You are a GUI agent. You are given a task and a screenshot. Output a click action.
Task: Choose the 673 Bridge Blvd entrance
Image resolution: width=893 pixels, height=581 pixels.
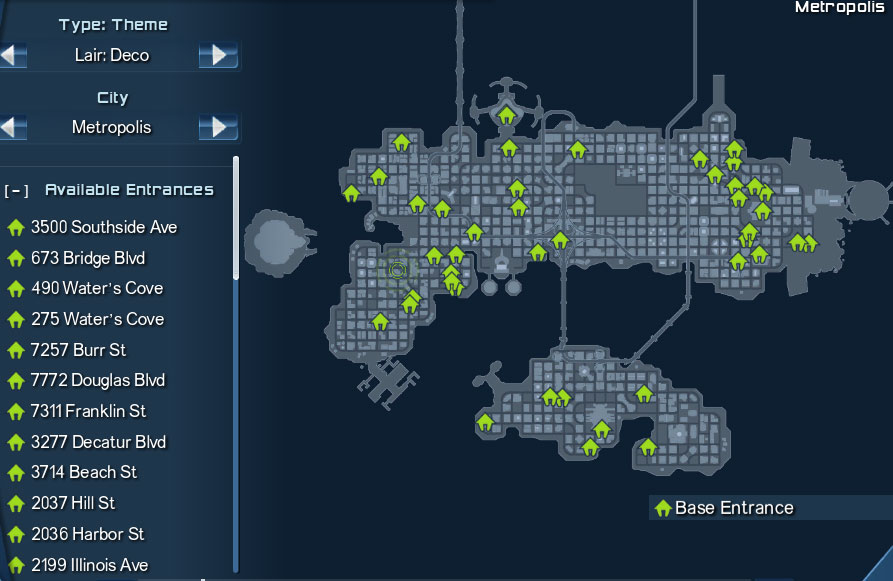click(87, 258)
